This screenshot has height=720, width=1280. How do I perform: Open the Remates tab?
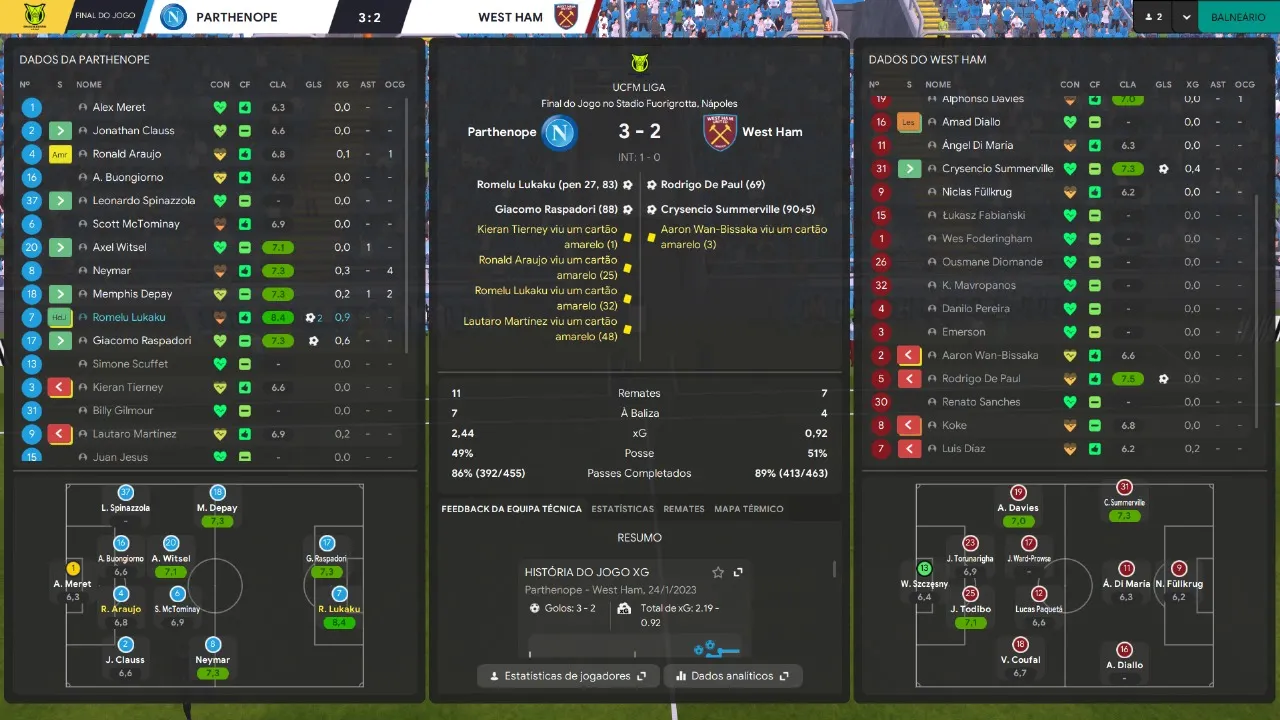pos(684,509)
